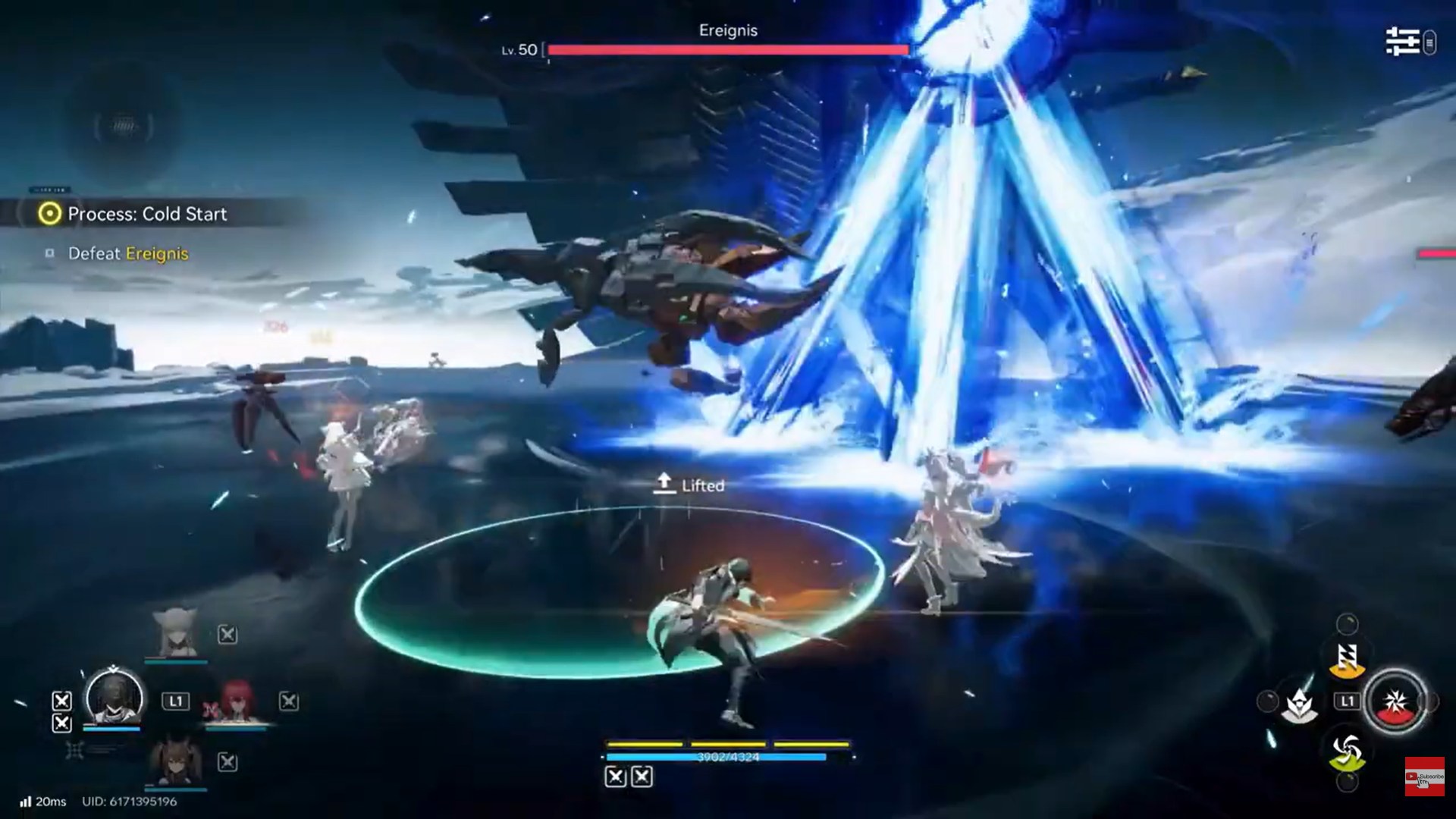Click the Ereignis boss health bar
This screenshot has height=819, width=1456.
728,50
